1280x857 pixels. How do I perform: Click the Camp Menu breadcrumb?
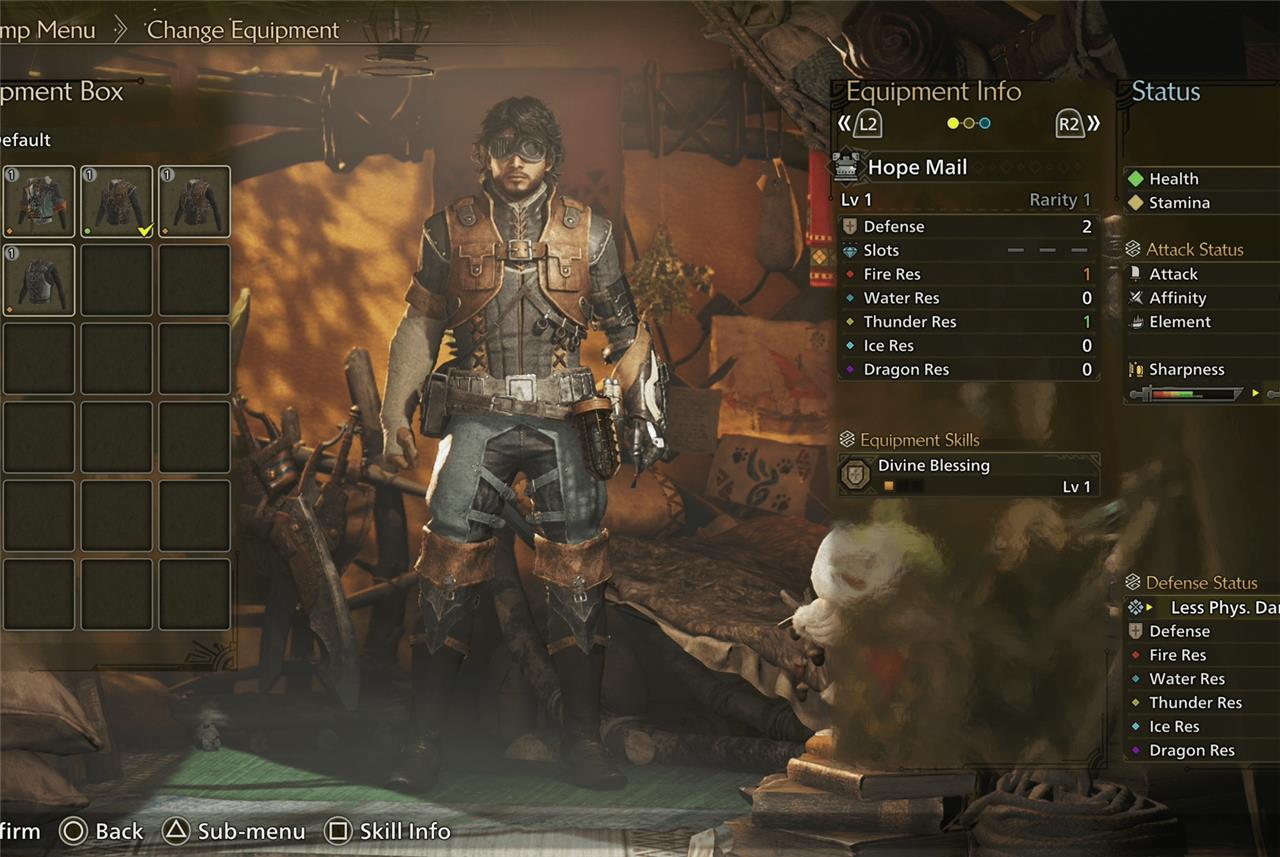pyautogui.click(x=46, y=30)
